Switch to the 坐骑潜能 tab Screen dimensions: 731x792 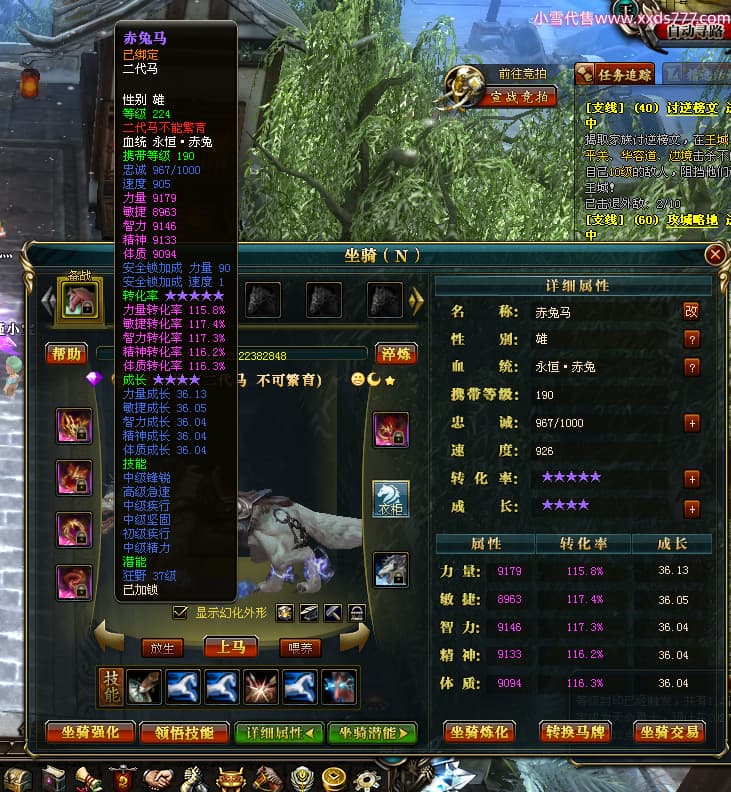(373, 733)
